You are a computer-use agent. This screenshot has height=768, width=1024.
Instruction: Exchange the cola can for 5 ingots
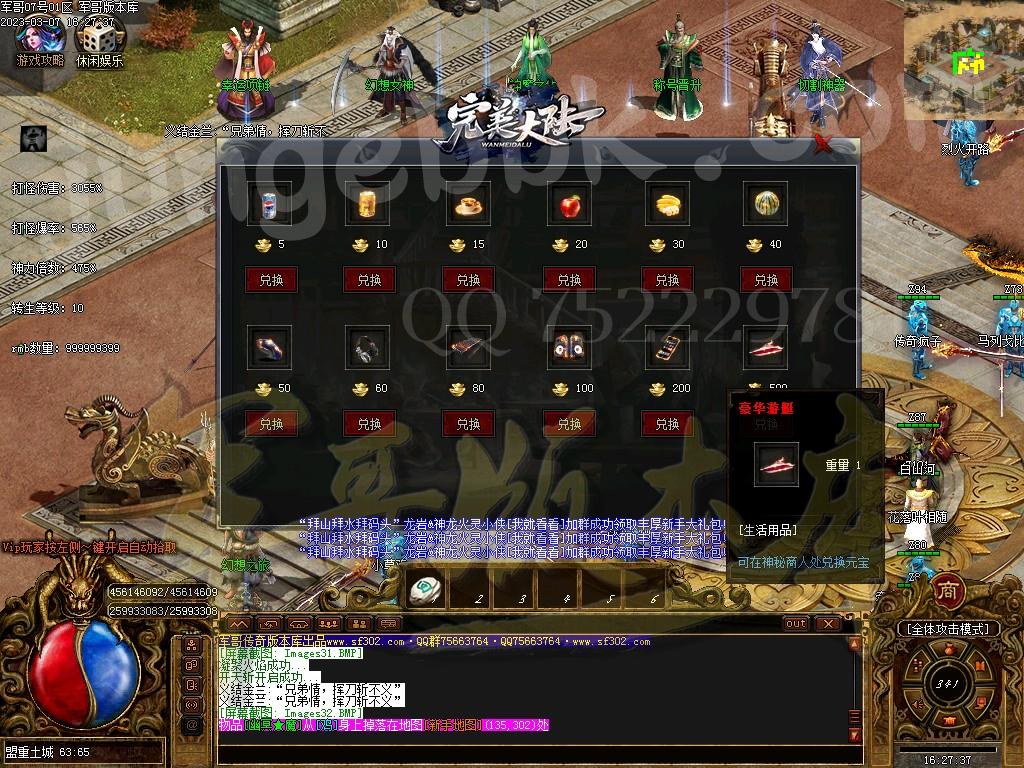pyautogui.click(x=271, y=279)
